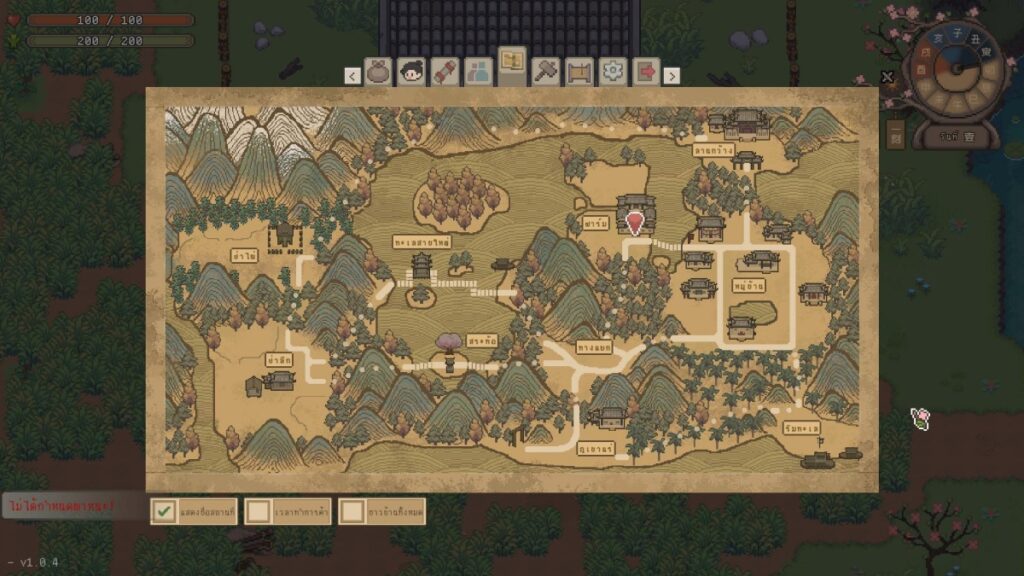Viewport: 1024px width, 576px height.
Task: Tick the third checkbox below the map
Action: (x=352, y=511)
